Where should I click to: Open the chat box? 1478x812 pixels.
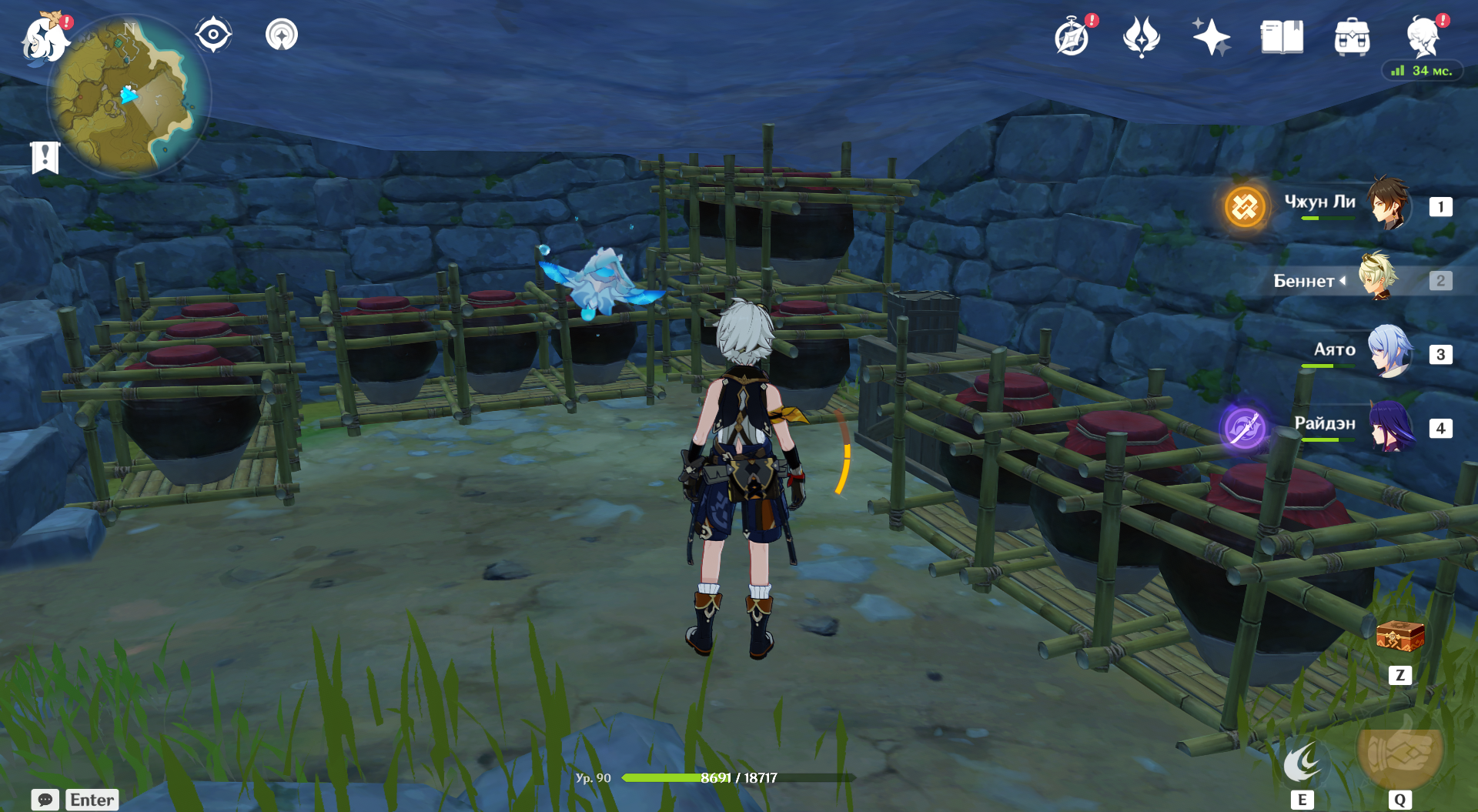pos(45,800)
